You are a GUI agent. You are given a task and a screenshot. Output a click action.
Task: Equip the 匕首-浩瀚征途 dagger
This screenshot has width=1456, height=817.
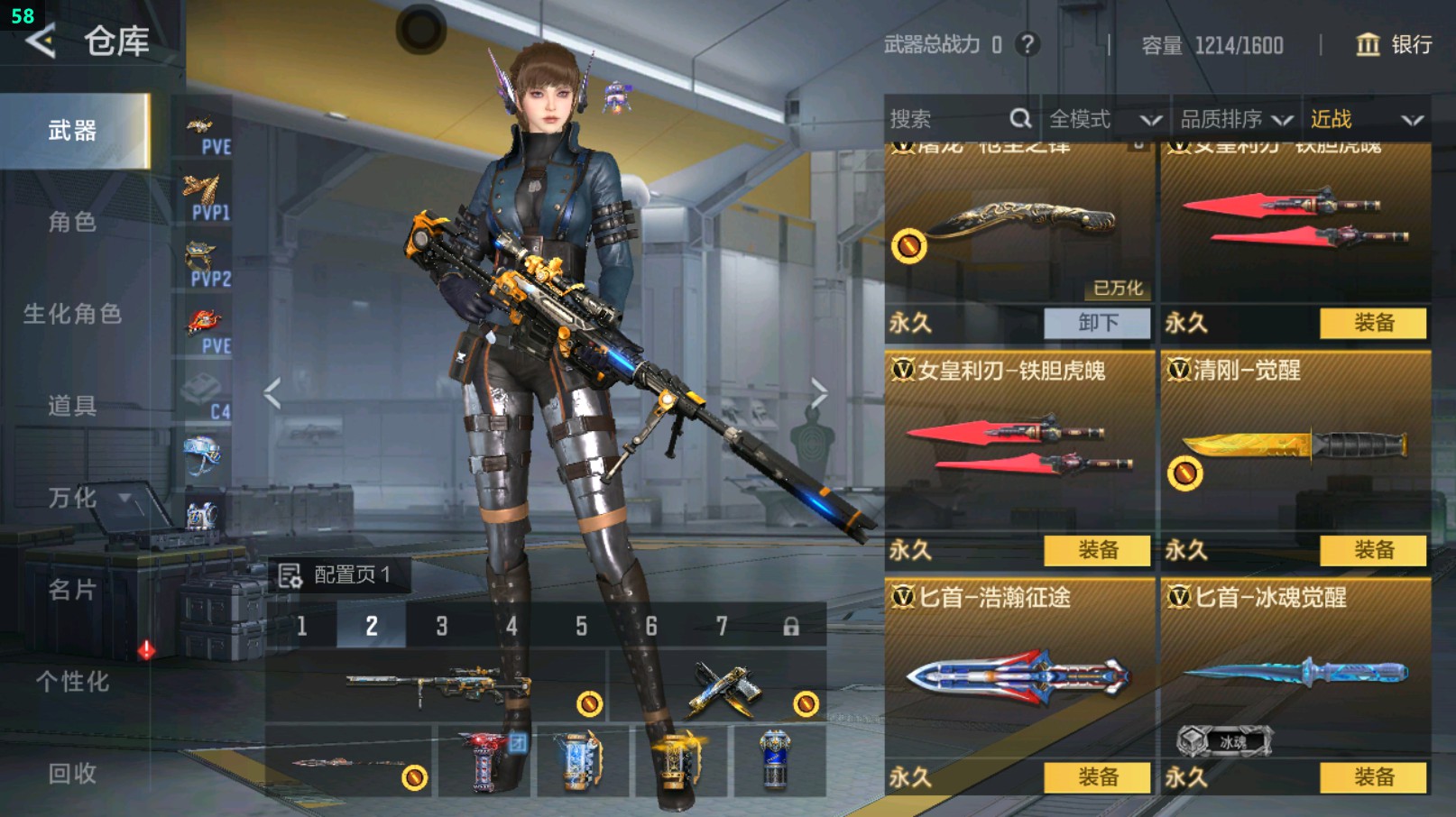(1097, 777)
